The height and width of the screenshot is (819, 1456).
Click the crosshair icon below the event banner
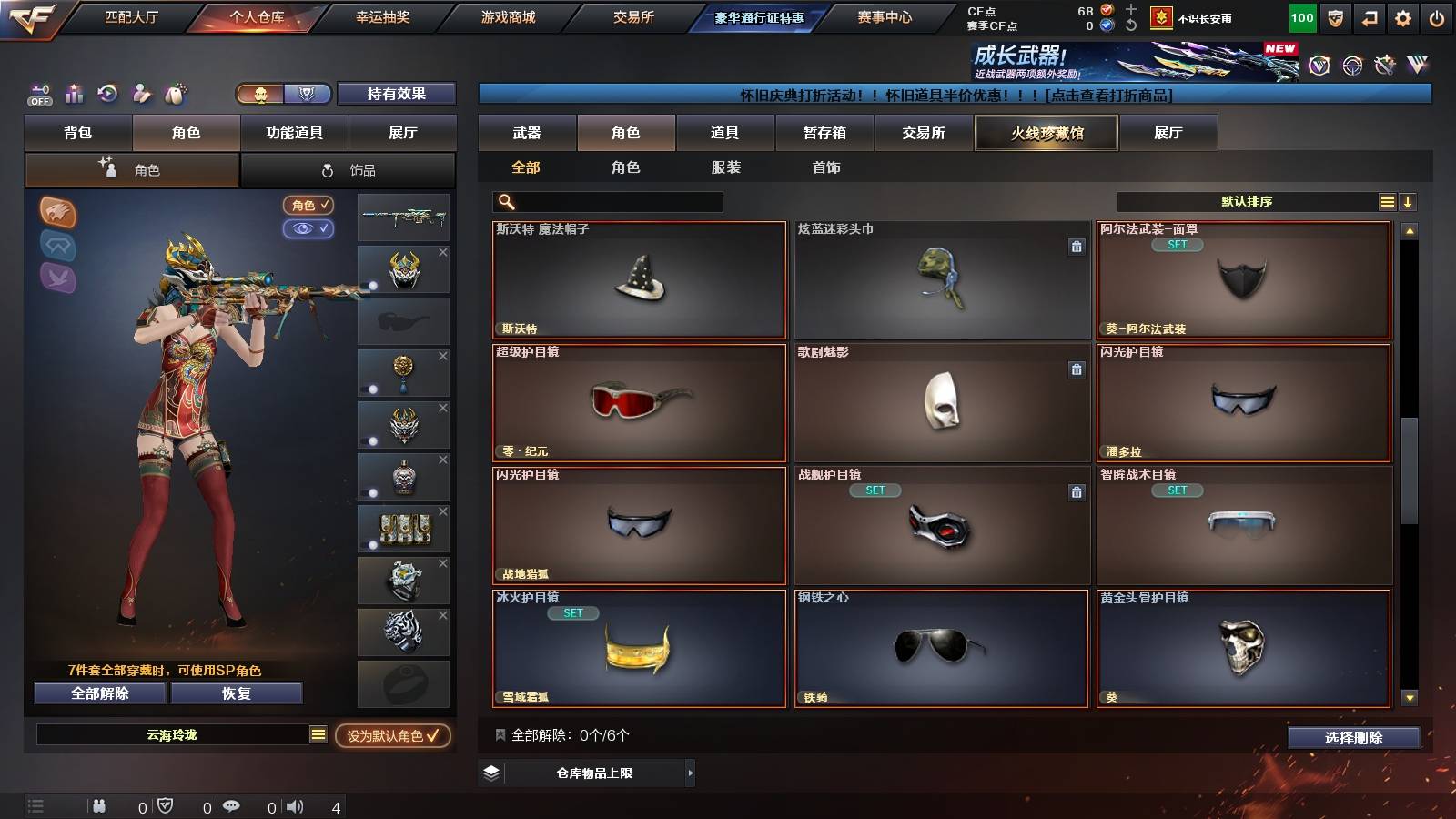click(x=1350, y=66)
